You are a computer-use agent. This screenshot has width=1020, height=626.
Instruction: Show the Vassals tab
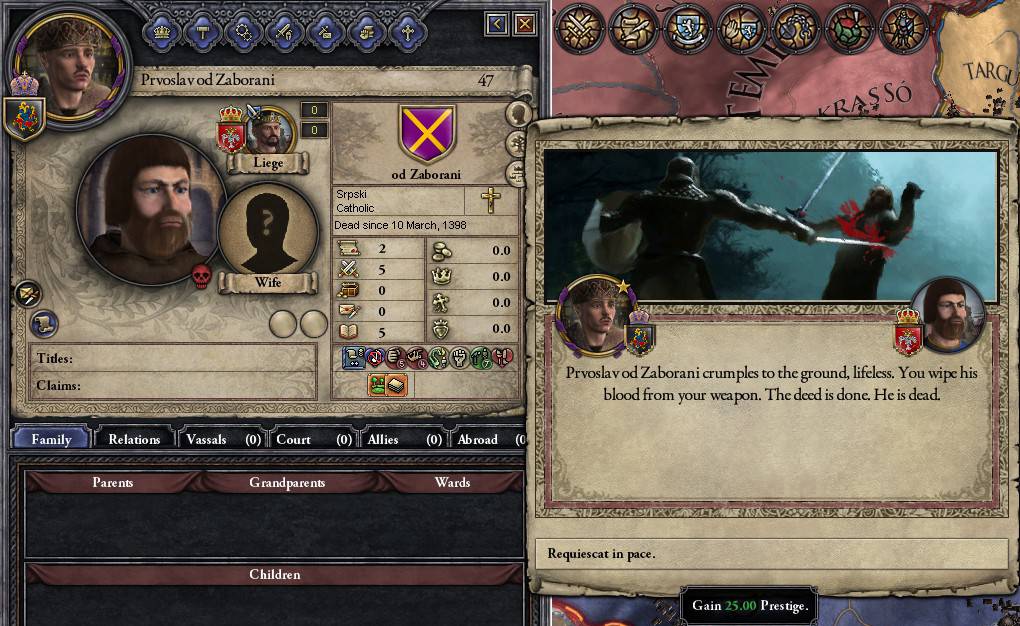click(222, 439)
